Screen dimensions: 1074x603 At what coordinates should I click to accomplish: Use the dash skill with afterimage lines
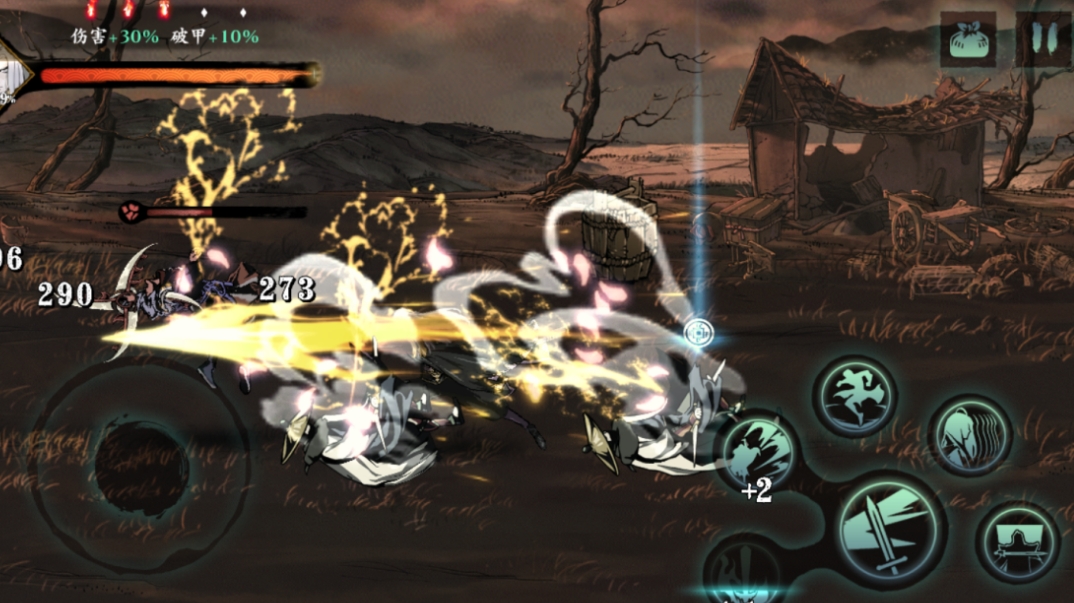click(x=968, y=435)
